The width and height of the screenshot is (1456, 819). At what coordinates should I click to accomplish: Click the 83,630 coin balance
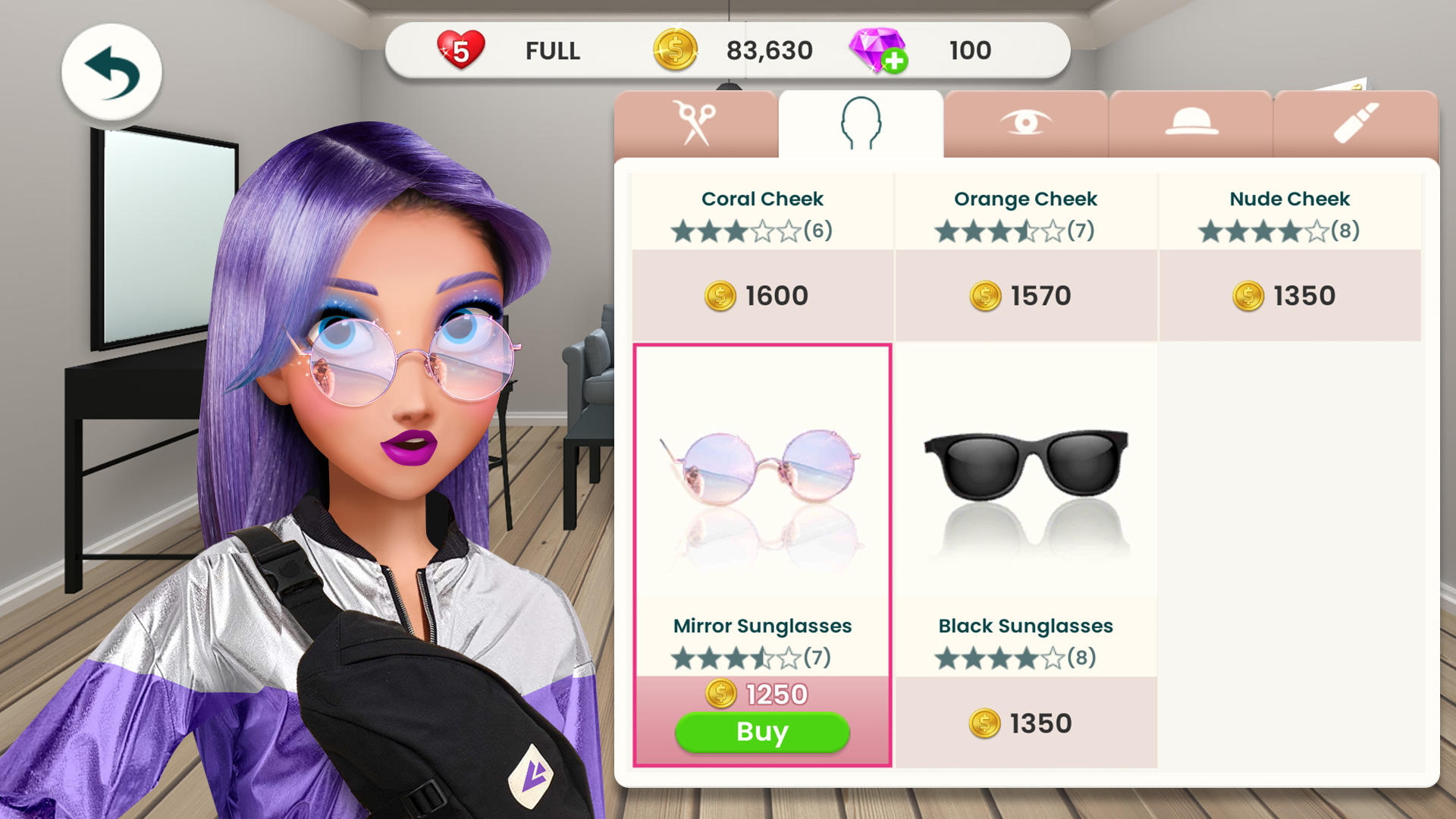pos(773,51)
